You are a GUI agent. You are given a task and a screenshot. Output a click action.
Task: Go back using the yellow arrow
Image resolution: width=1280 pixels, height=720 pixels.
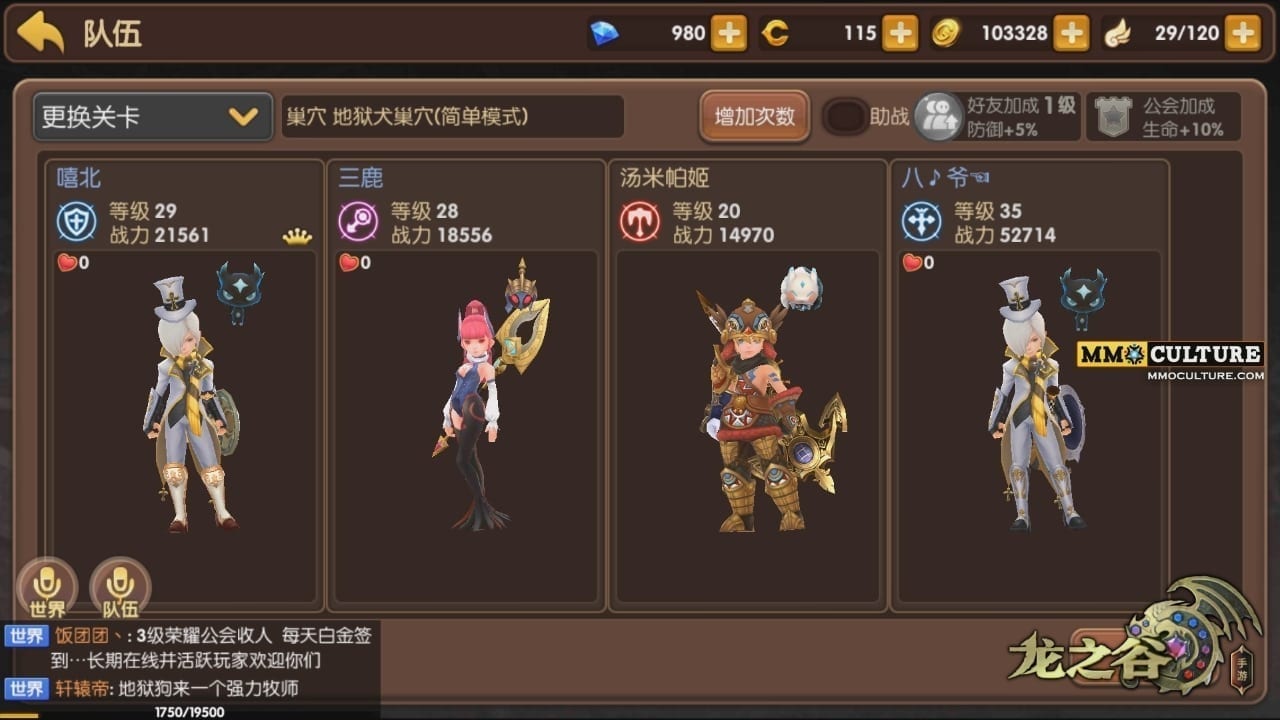tap(41, 33)
